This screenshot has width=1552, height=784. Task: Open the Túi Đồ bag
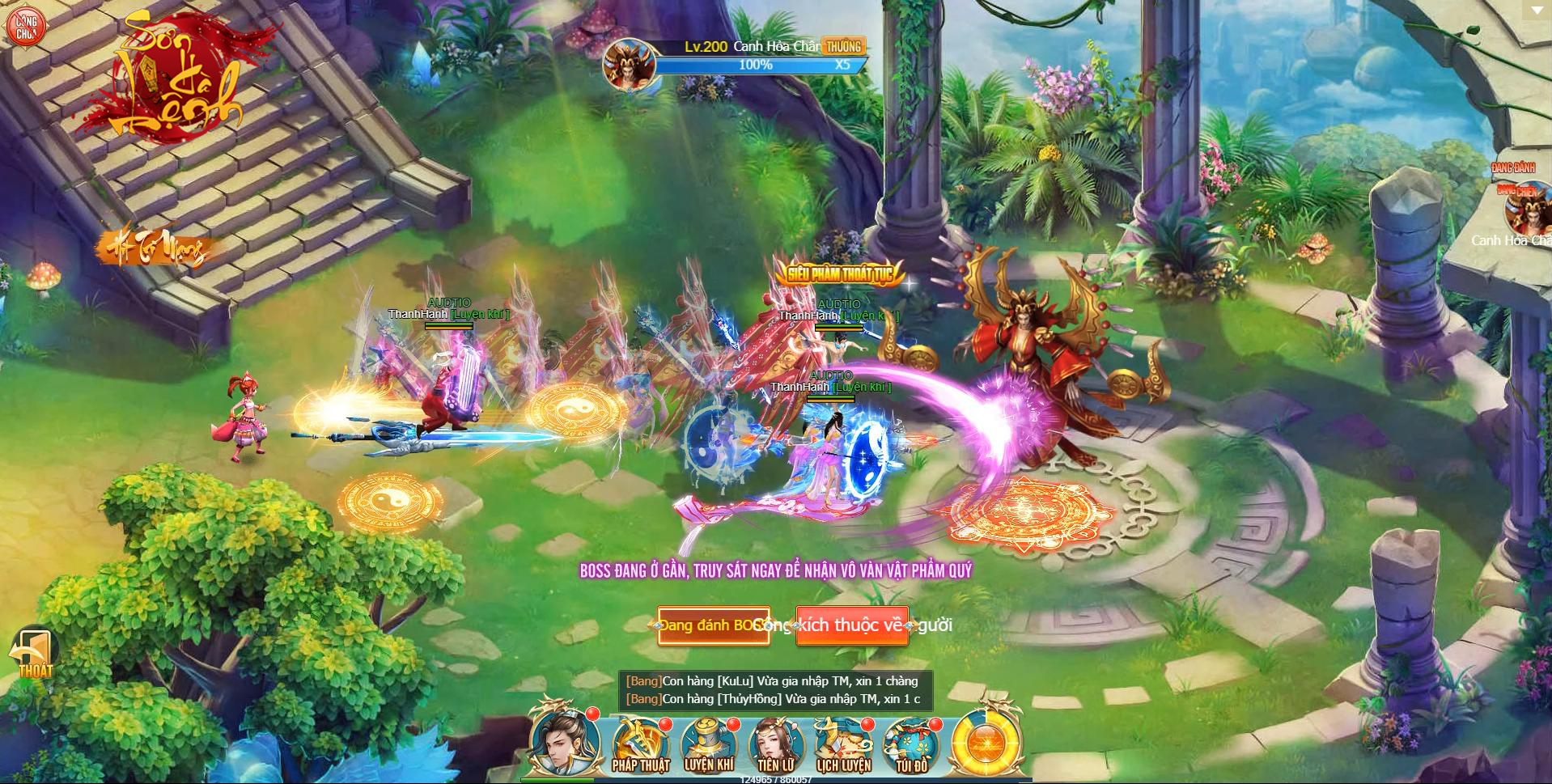pos(911,745)
